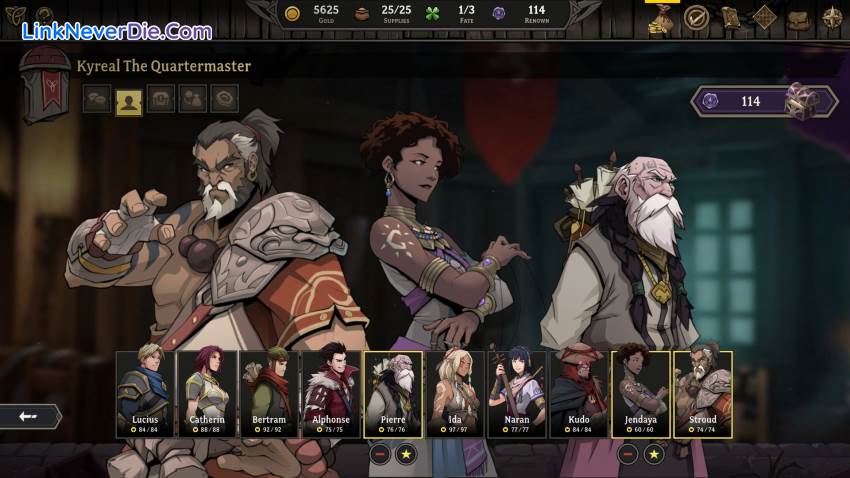Viewport: 850px width, 478px height.
Task: Click the star button under Jendaya
Action: (654, 454)
